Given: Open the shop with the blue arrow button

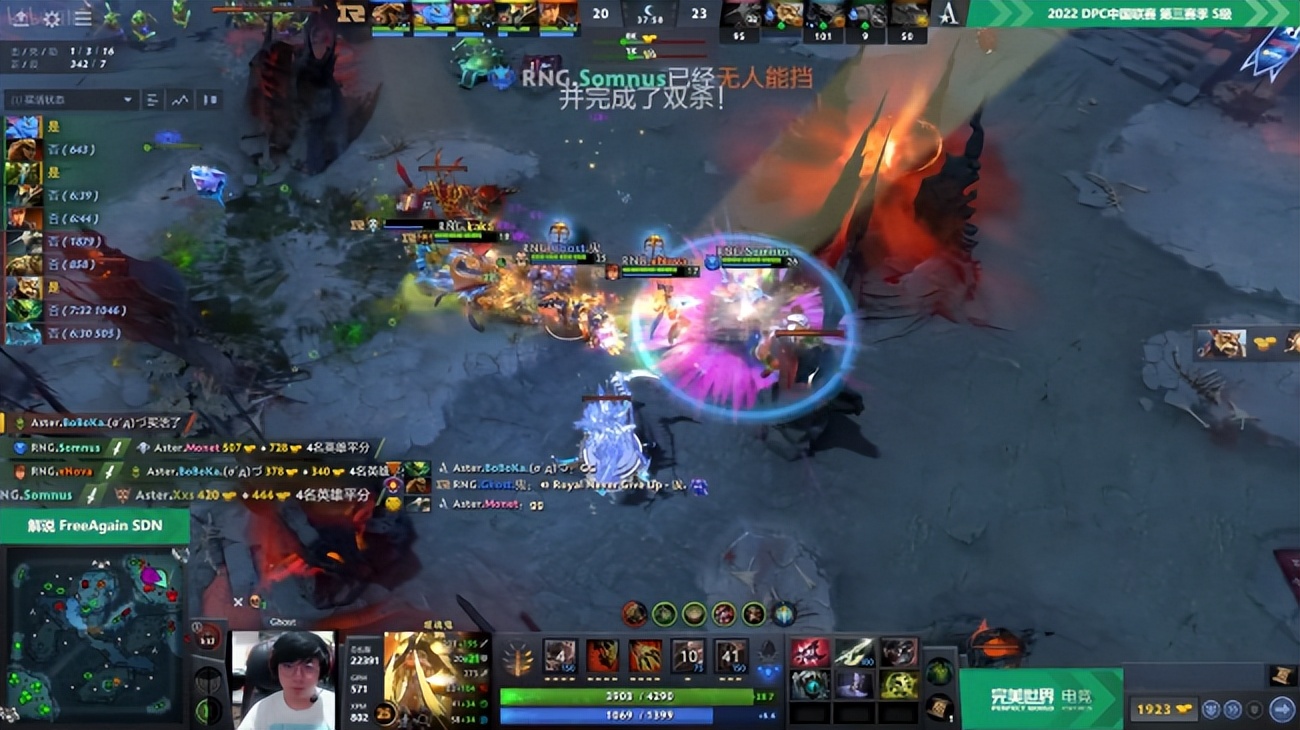Looking at the screenshot, I should 1280,708.
